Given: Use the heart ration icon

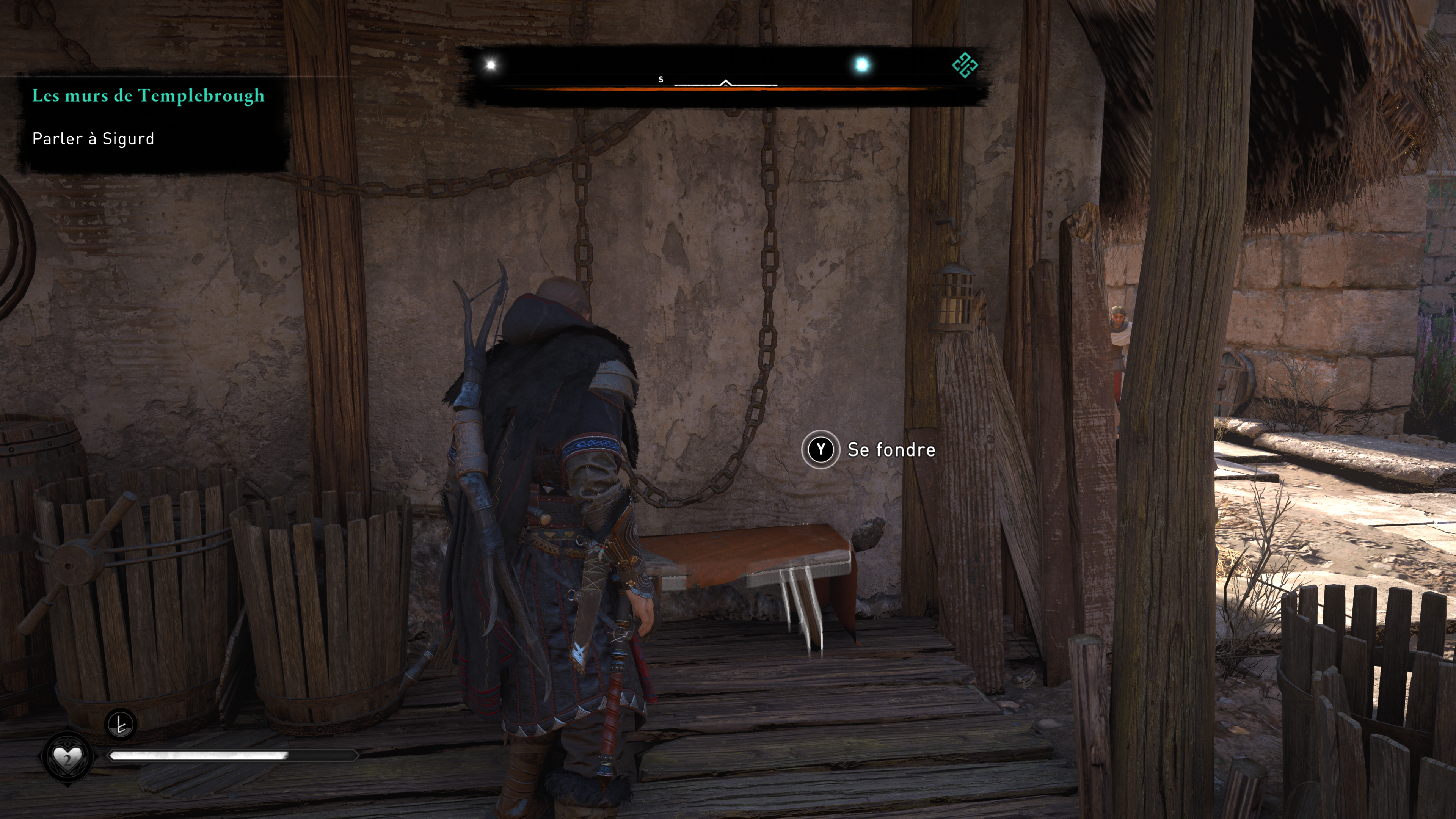Looking at the screenshot, I should (67, 757).
